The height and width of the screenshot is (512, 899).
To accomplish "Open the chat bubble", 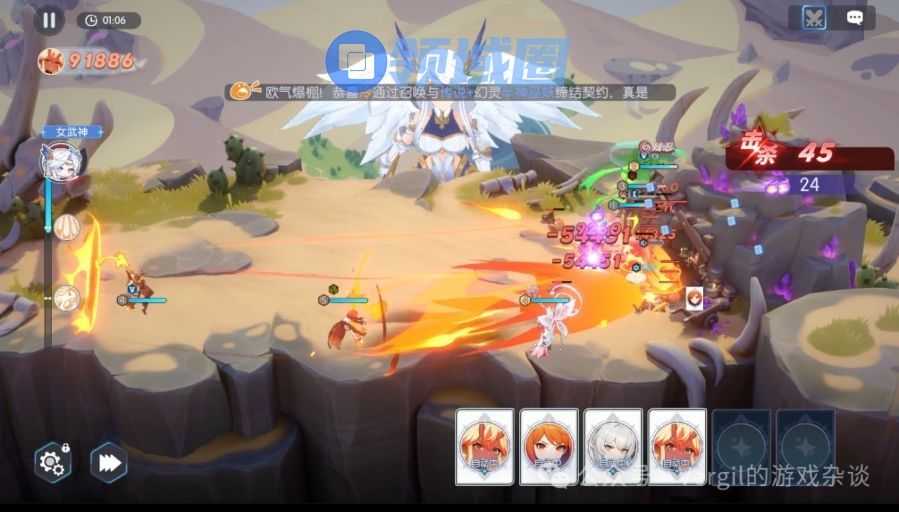I will coord(855,18).
